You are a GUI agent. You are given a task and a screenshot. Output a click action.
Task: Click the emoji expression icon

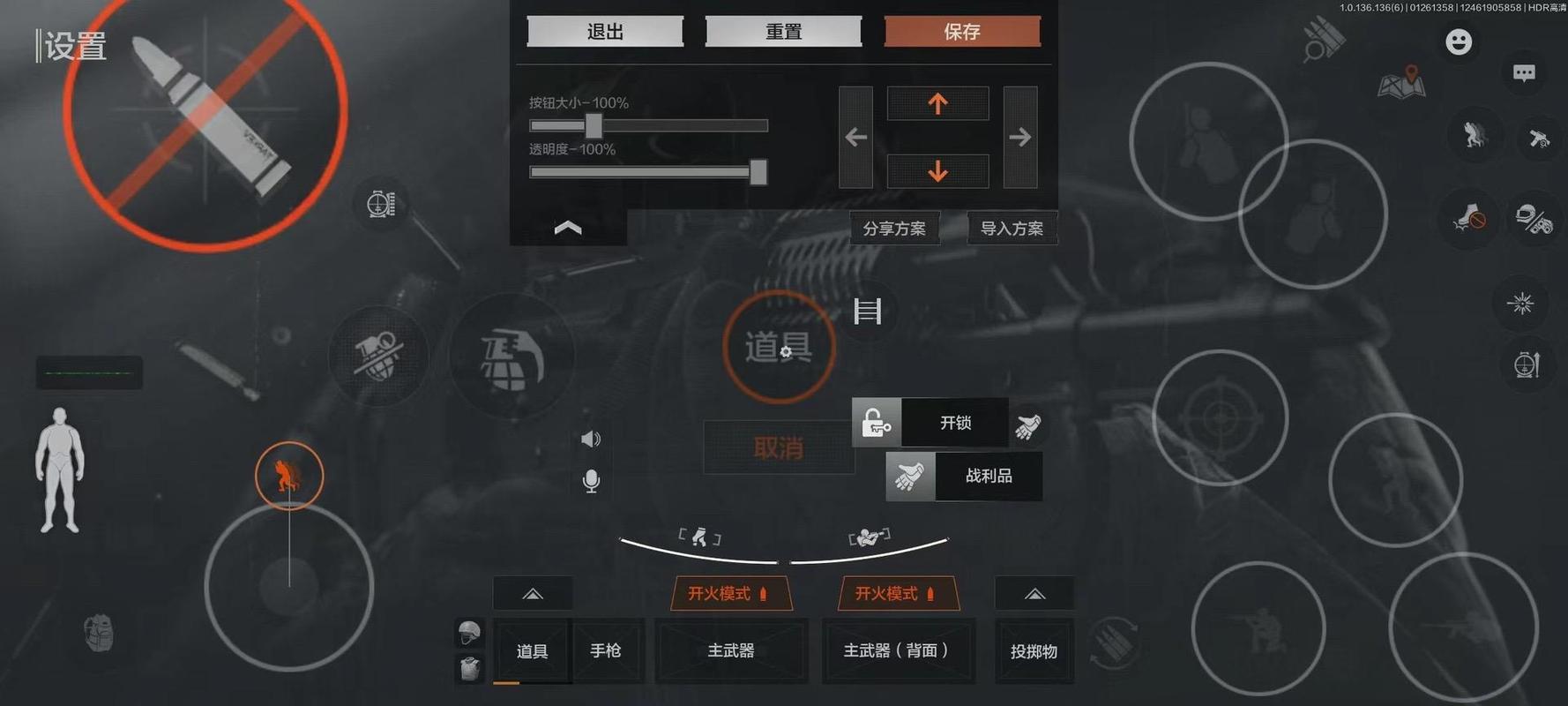1458,41
